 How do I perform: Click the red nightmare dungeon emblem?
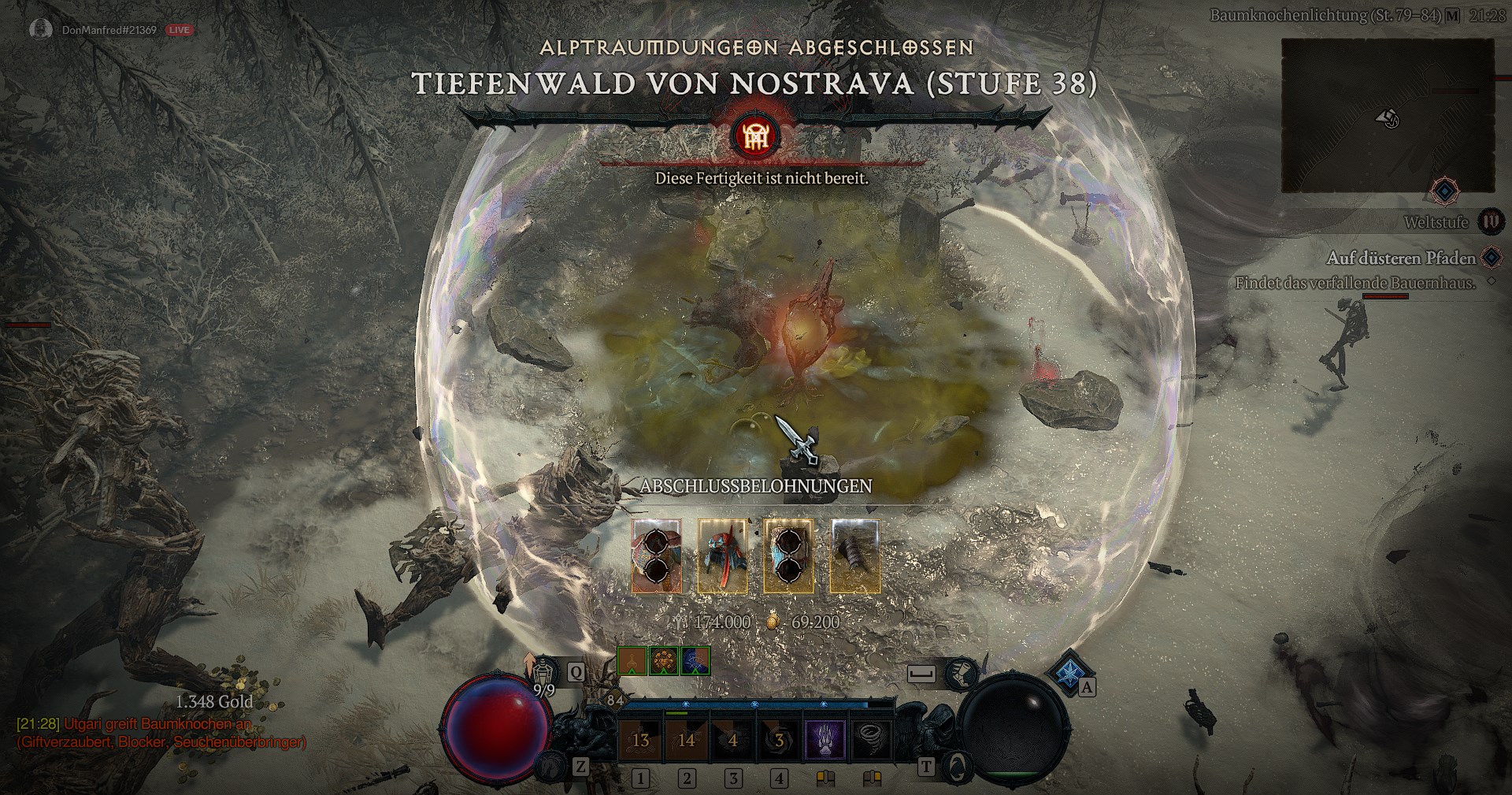point(755,136)
